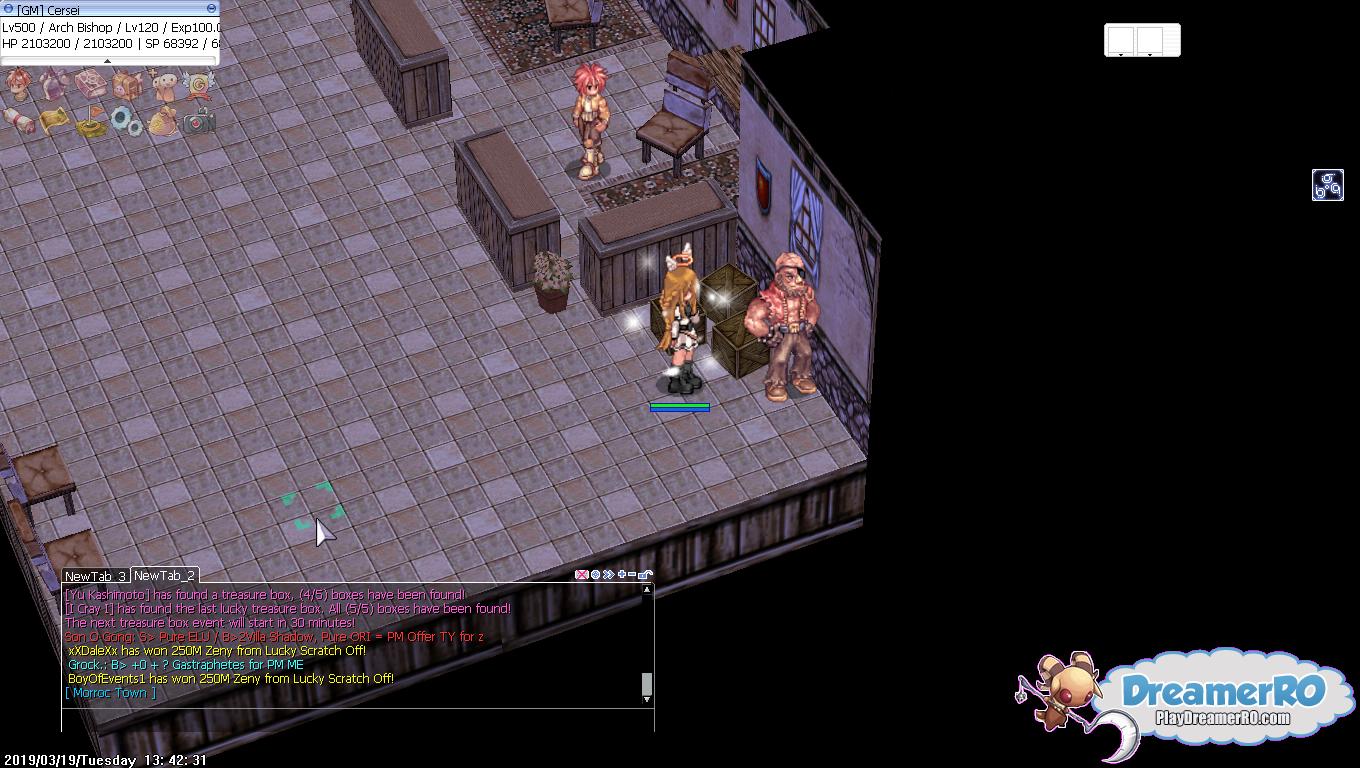This screenshot has width=1360, height=768.
Task: Open the gold money bag icon
Action: [163, 122]
